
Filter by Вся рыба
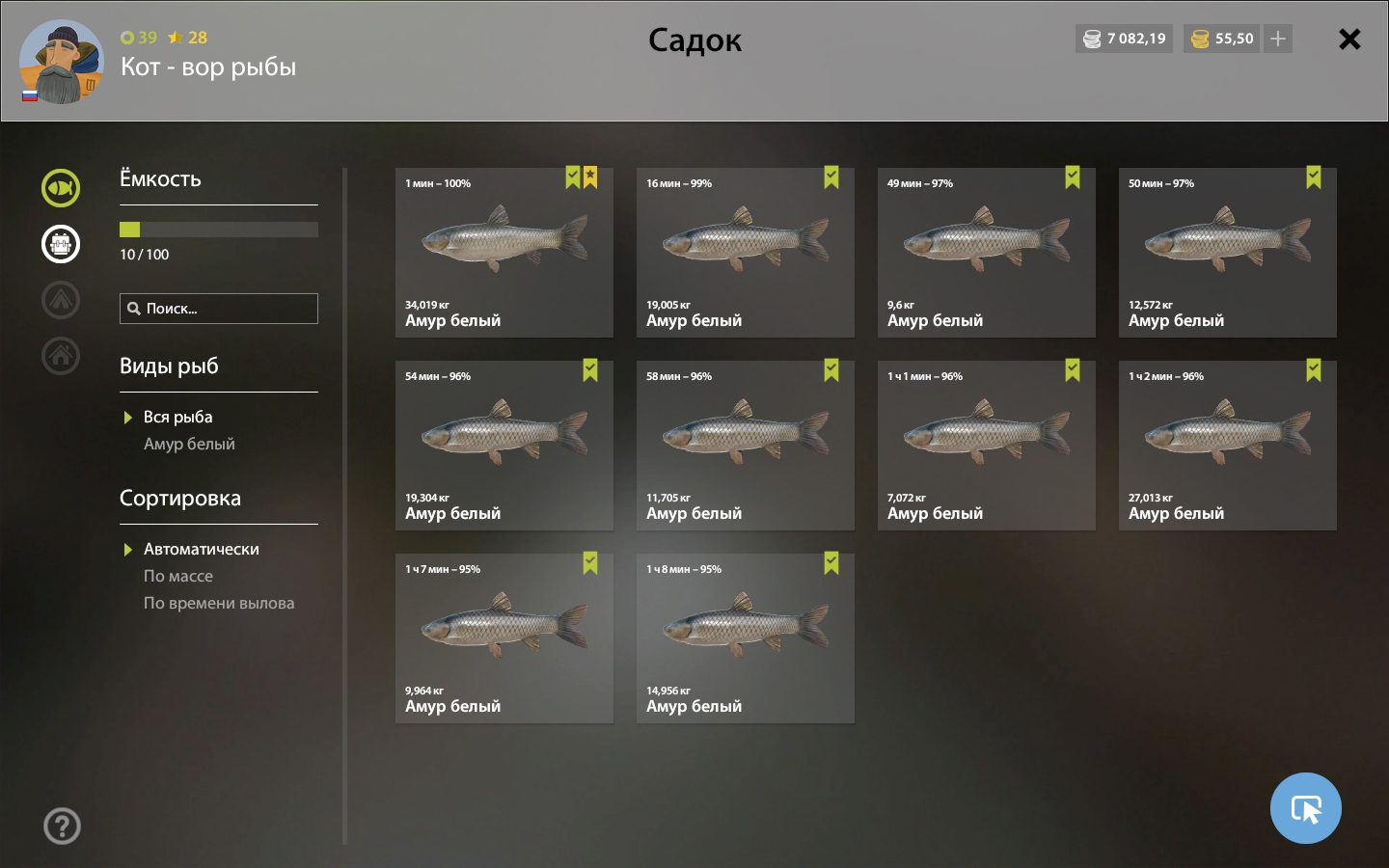click(x=177, y=417)
